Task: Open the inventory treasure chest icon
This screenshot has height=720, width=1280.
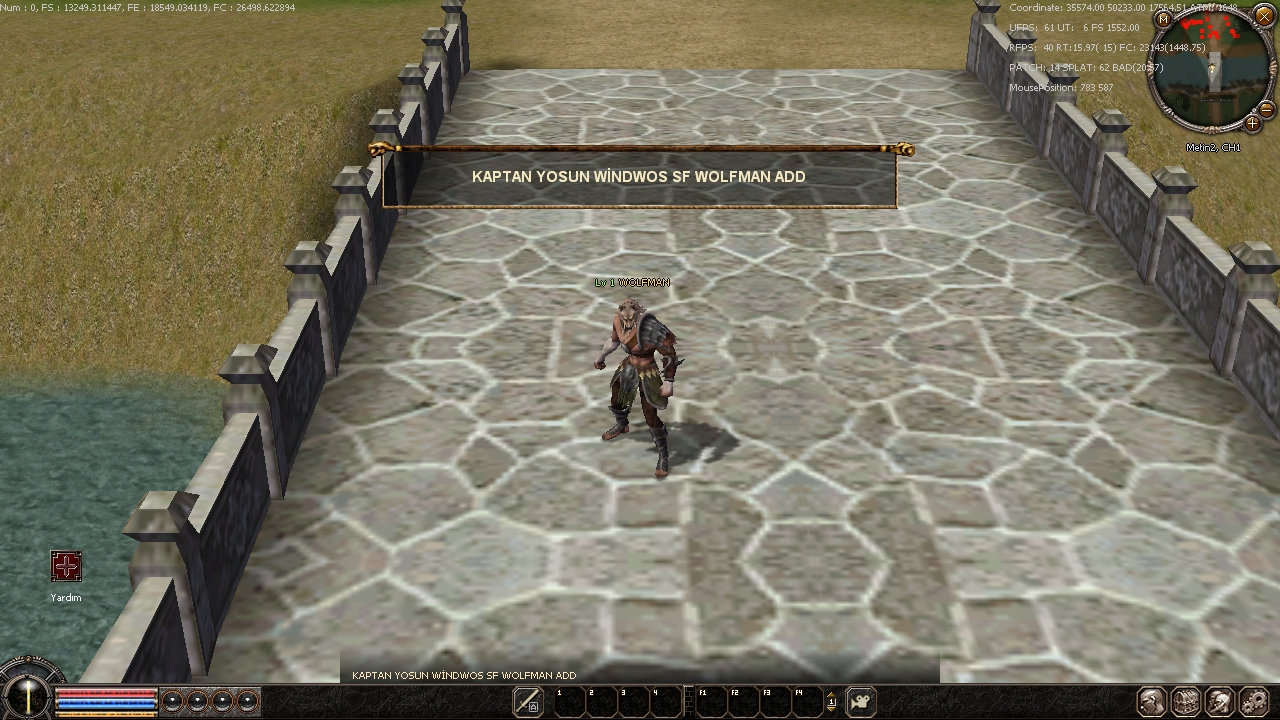Action: point(1186,702)
